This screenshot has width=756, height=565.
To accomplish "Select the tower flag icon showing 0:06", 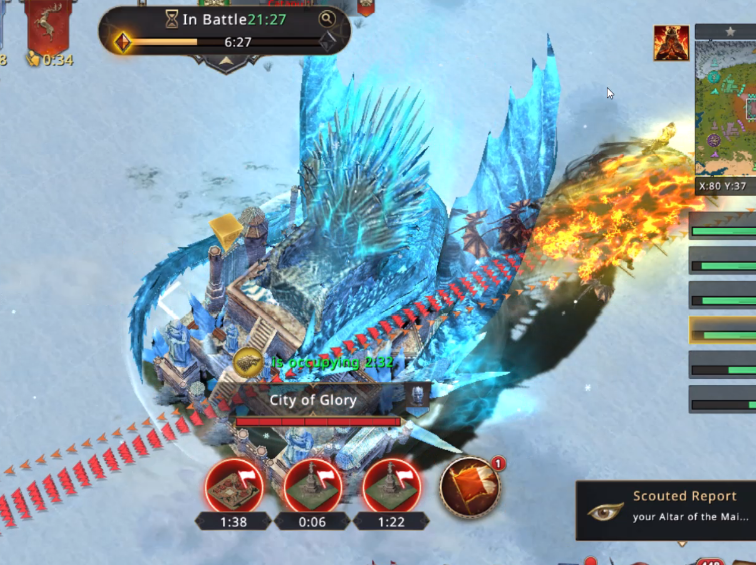I will (x=313, y=487).
